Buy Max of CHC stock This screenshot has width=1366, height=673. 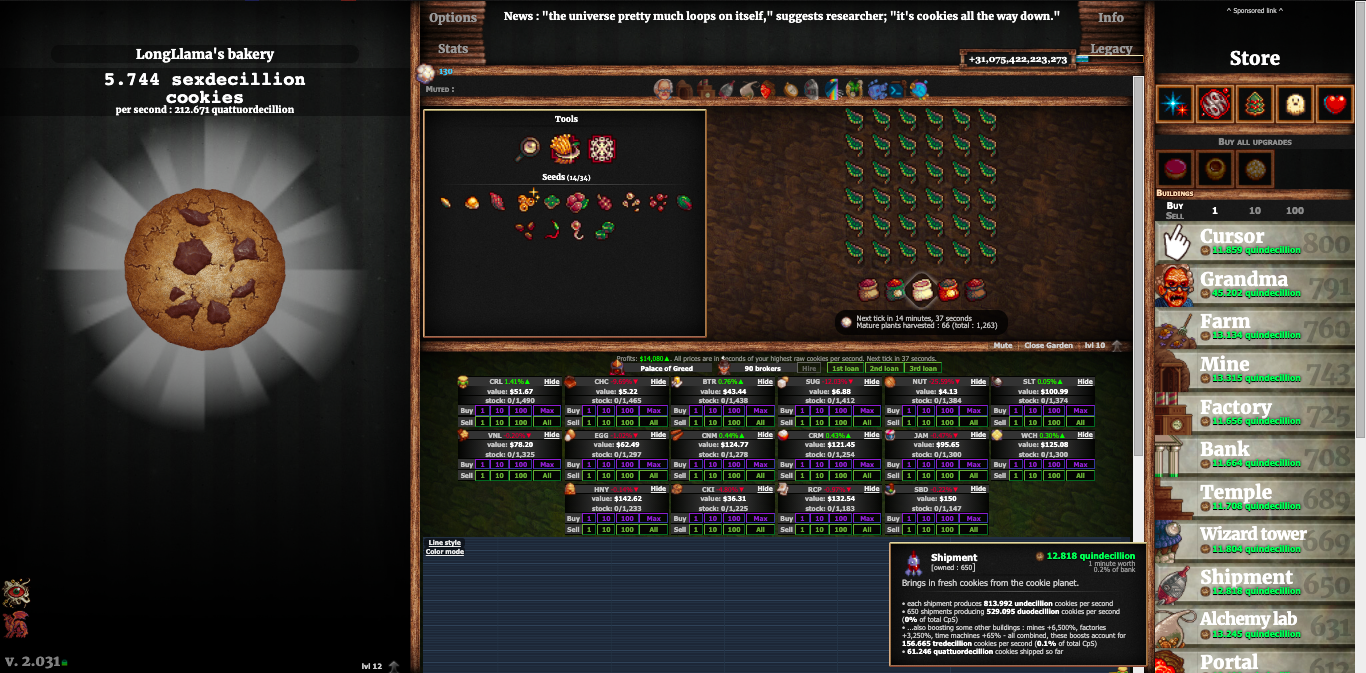(653, 411)
